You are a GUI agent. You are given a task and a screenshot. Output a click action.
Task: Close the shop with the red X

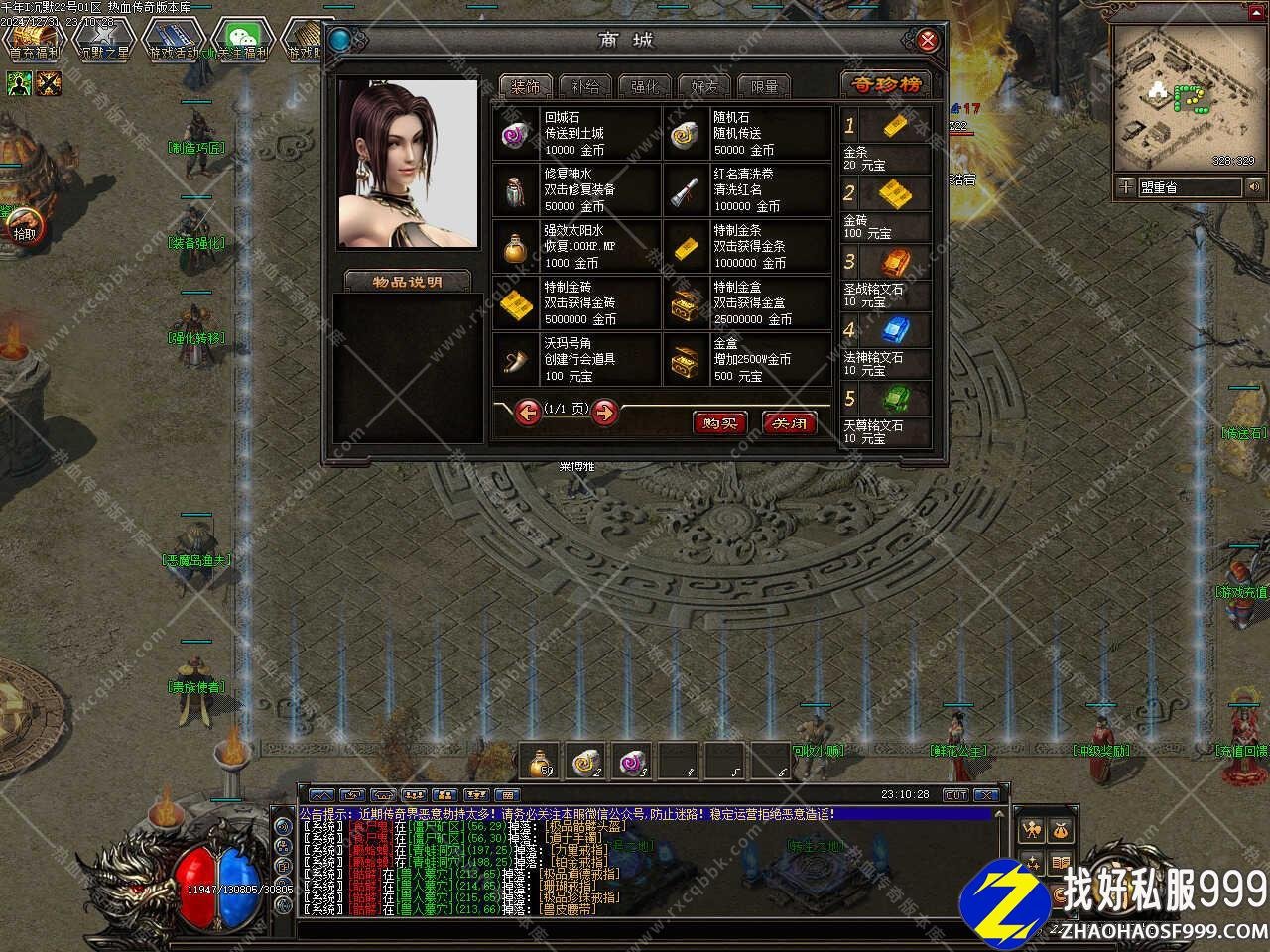click(927, 41)
